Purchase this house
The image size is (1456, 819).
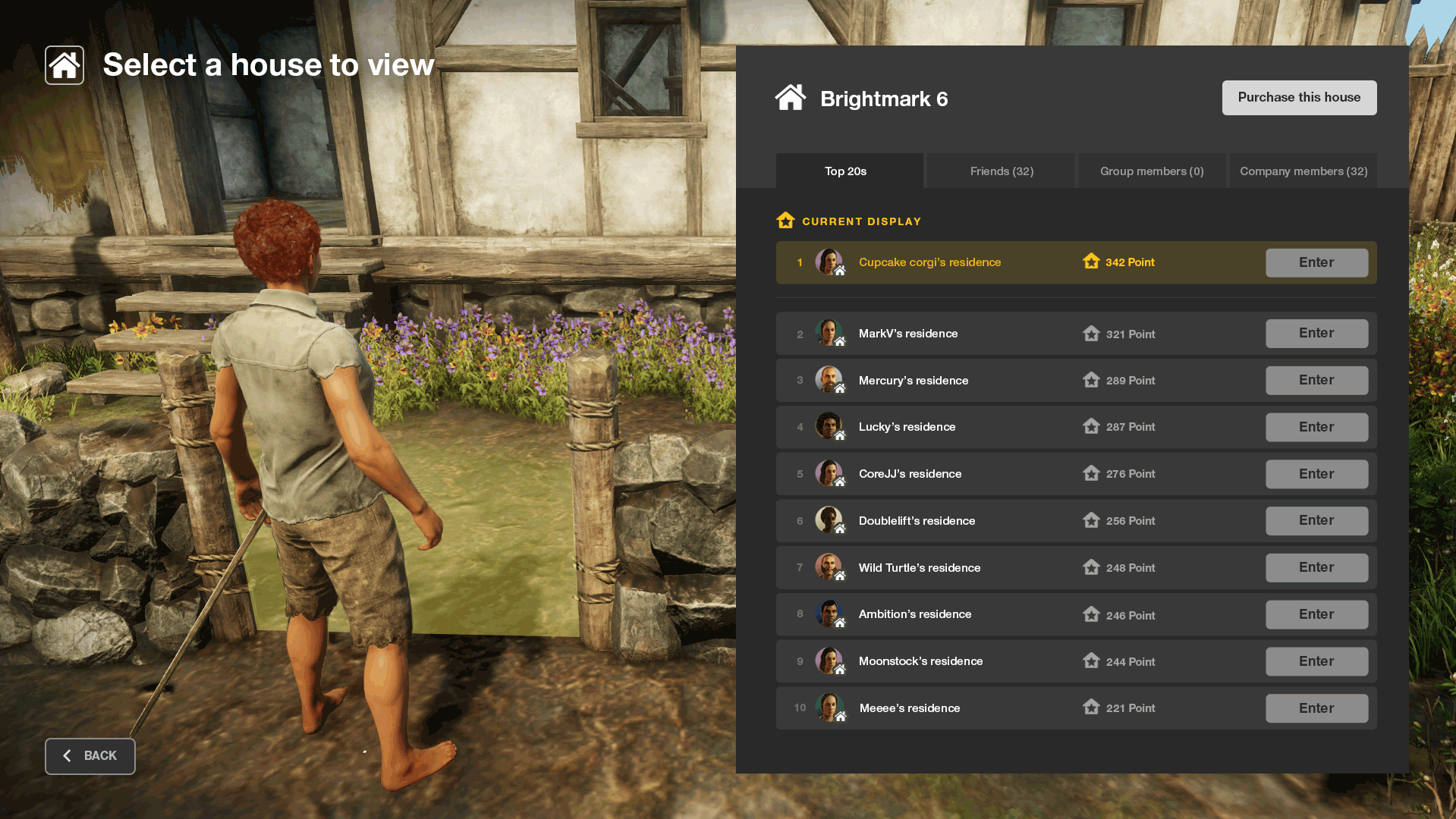point(1299,98)
